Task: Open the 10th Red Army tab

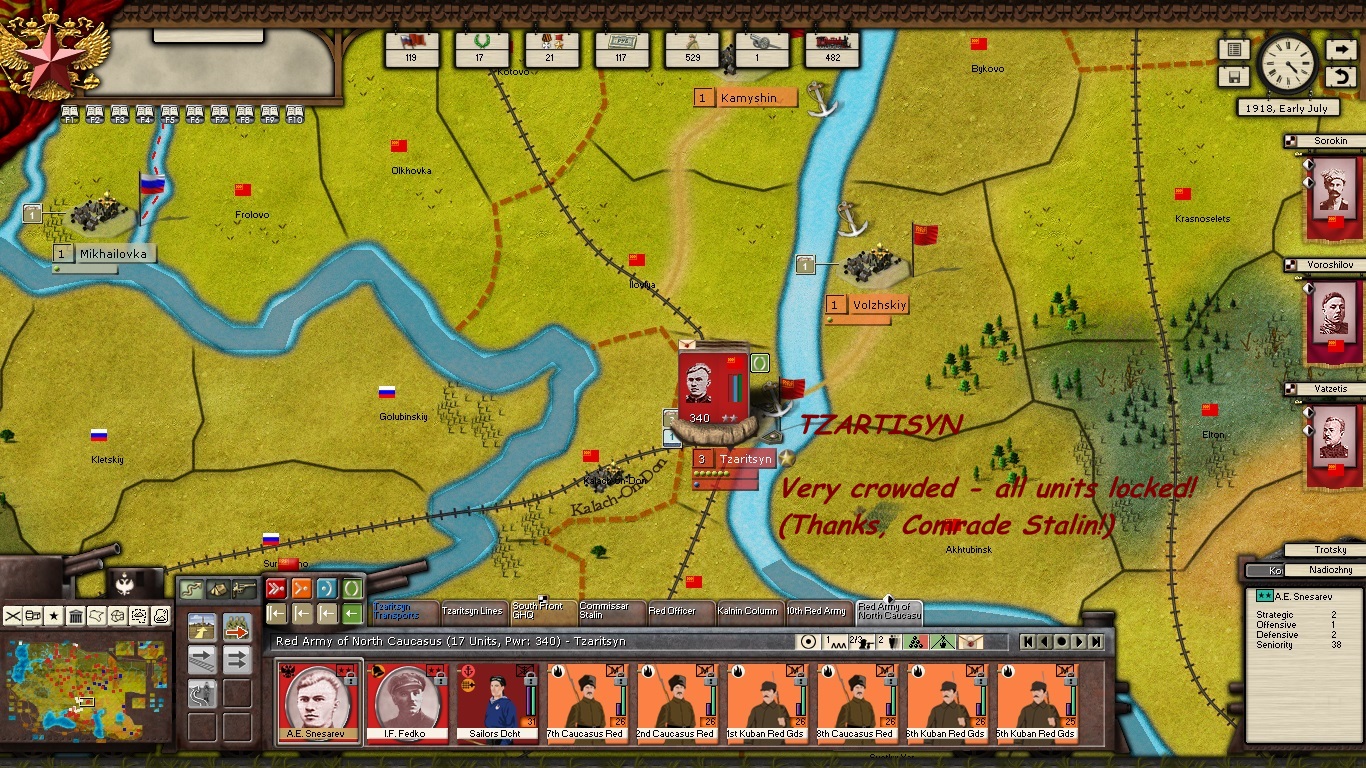Action: 816,611
